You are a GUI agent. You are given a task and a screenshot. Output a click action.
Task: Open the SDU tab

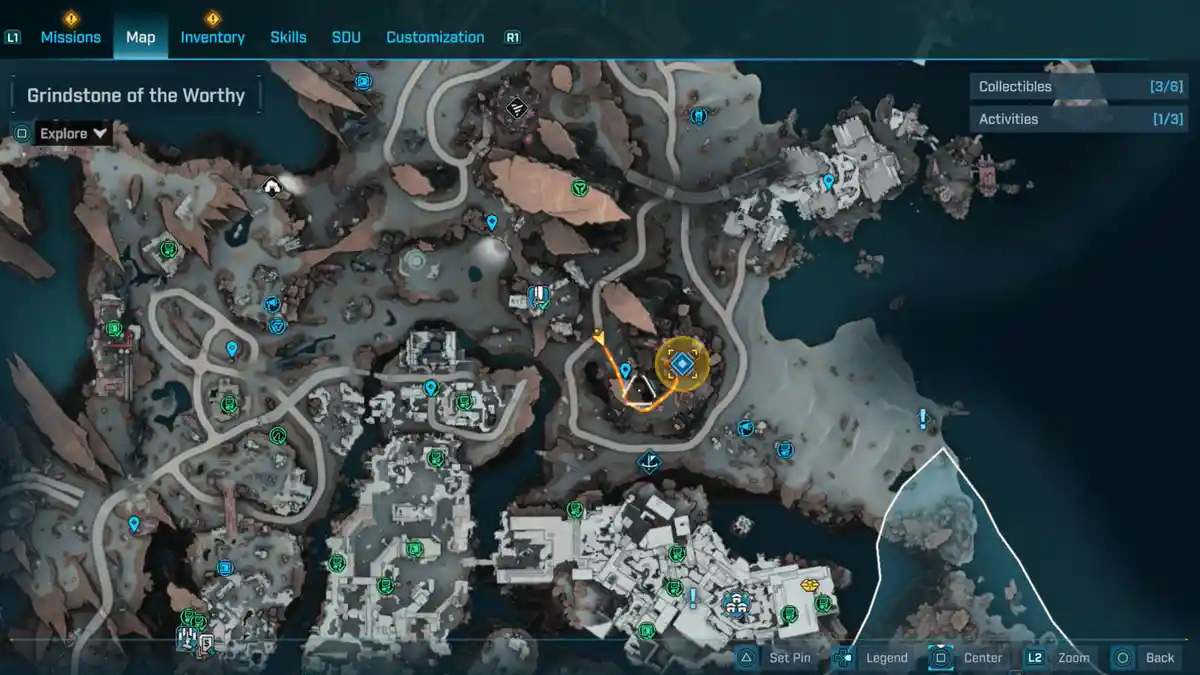tap(346, 37)
